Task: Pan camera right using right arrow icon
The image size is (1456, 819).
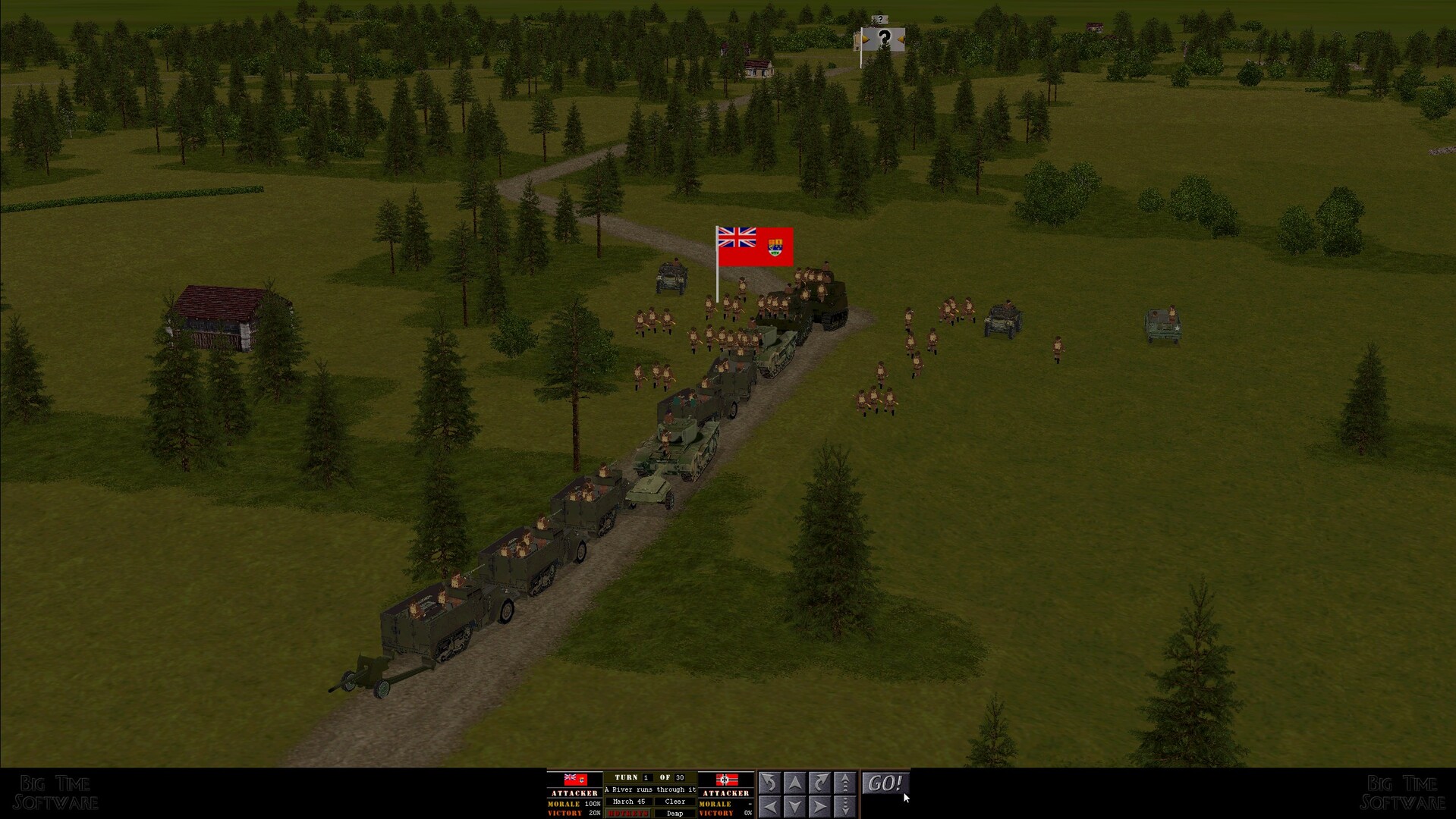Action: tap(819, 805)
